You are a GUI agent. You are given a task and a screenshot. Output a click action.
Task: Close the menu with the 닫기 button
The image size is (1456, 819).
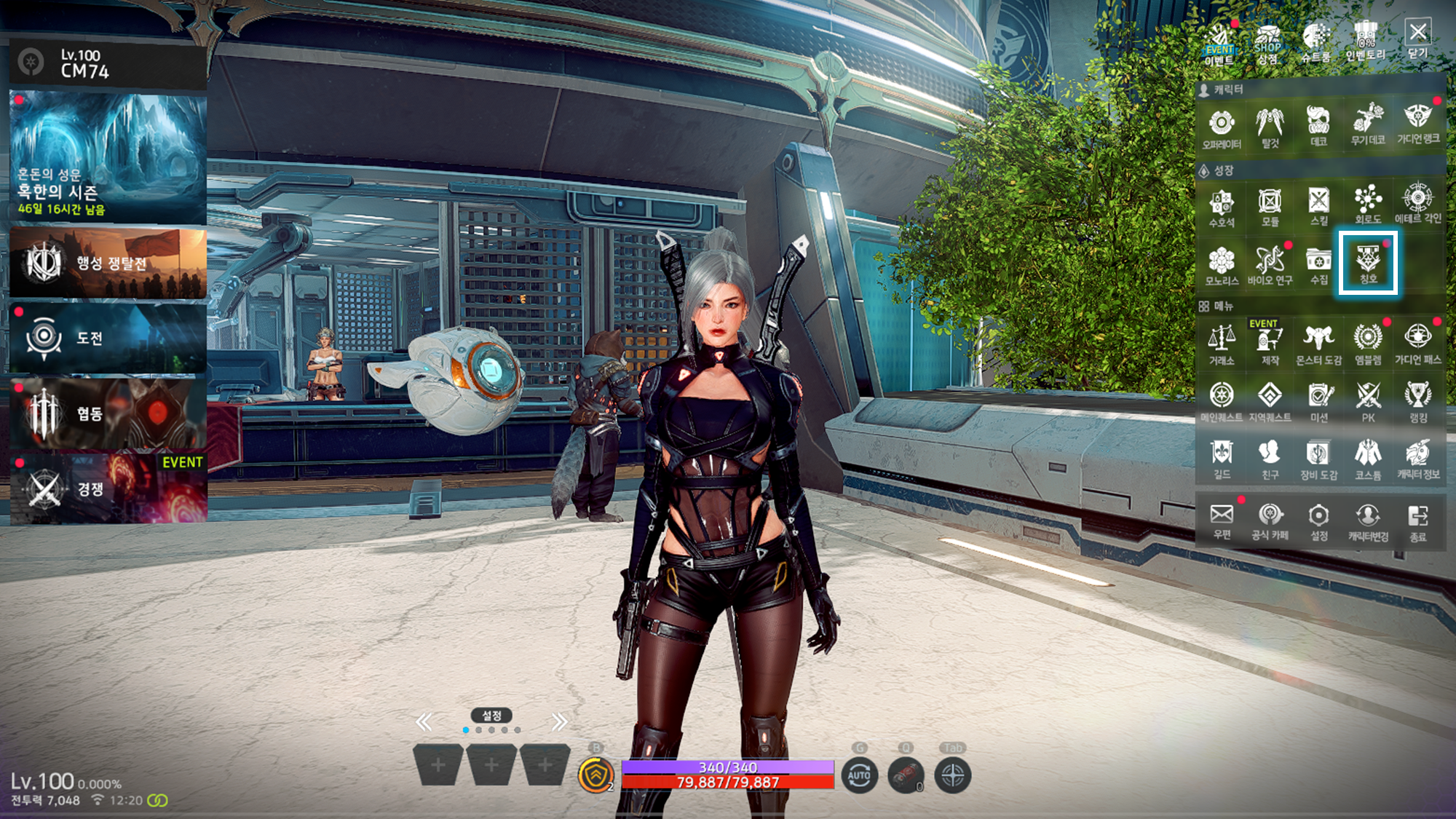1417,39
